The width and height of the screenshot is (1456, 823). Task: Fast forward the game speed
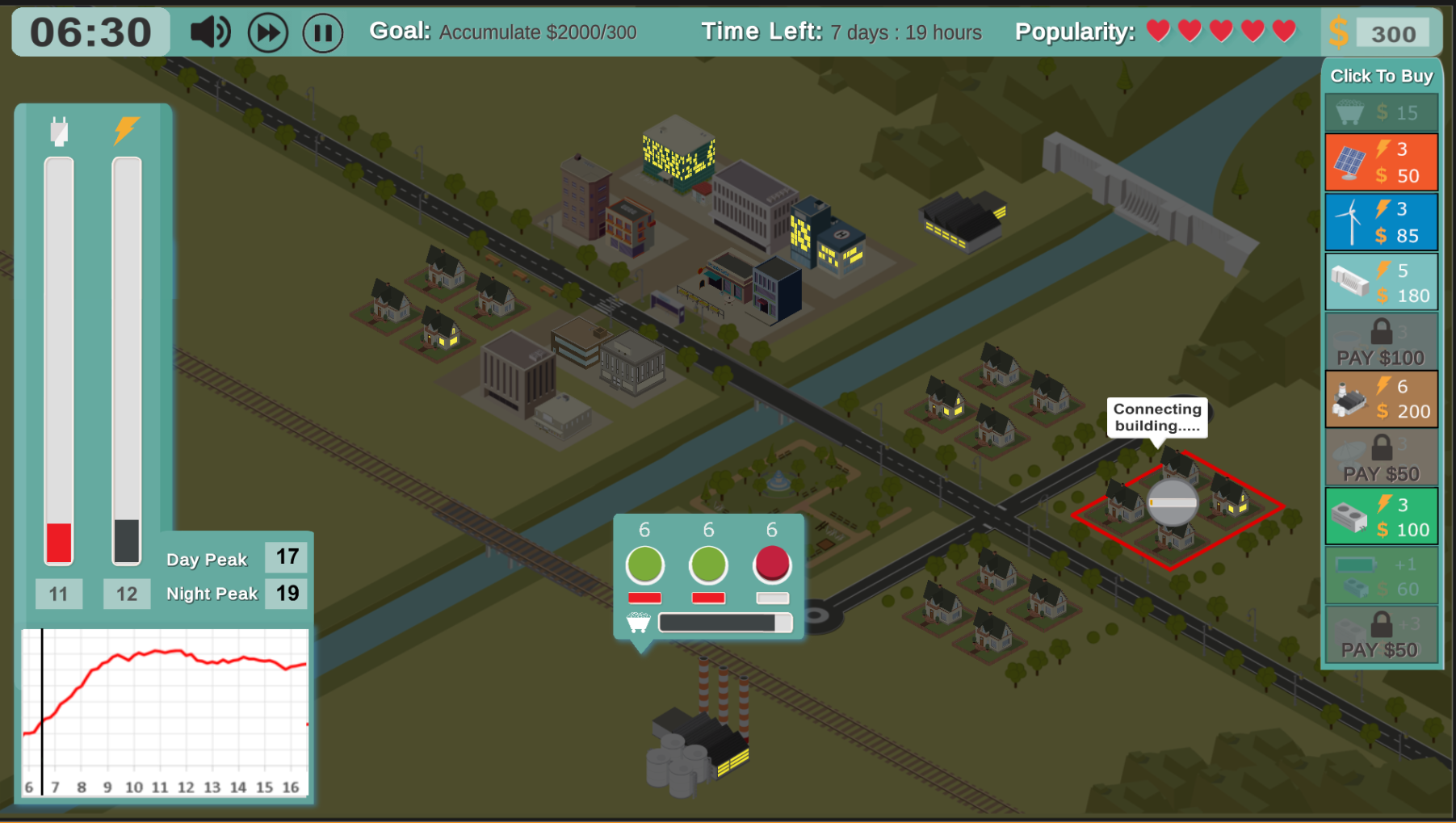267,32
